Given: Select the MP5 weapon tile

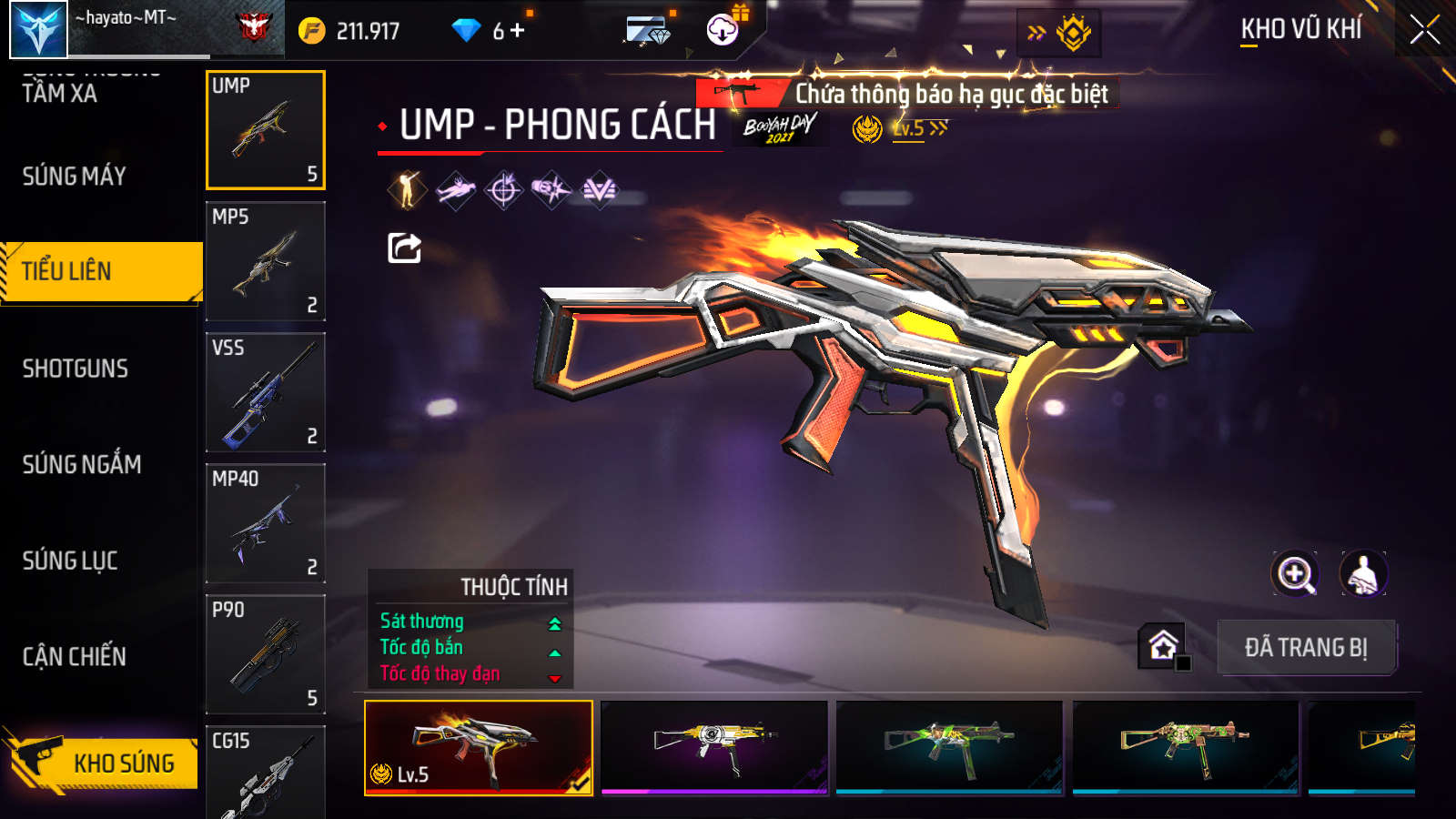Looking at the screenshot, I should [x=265, y=261].
